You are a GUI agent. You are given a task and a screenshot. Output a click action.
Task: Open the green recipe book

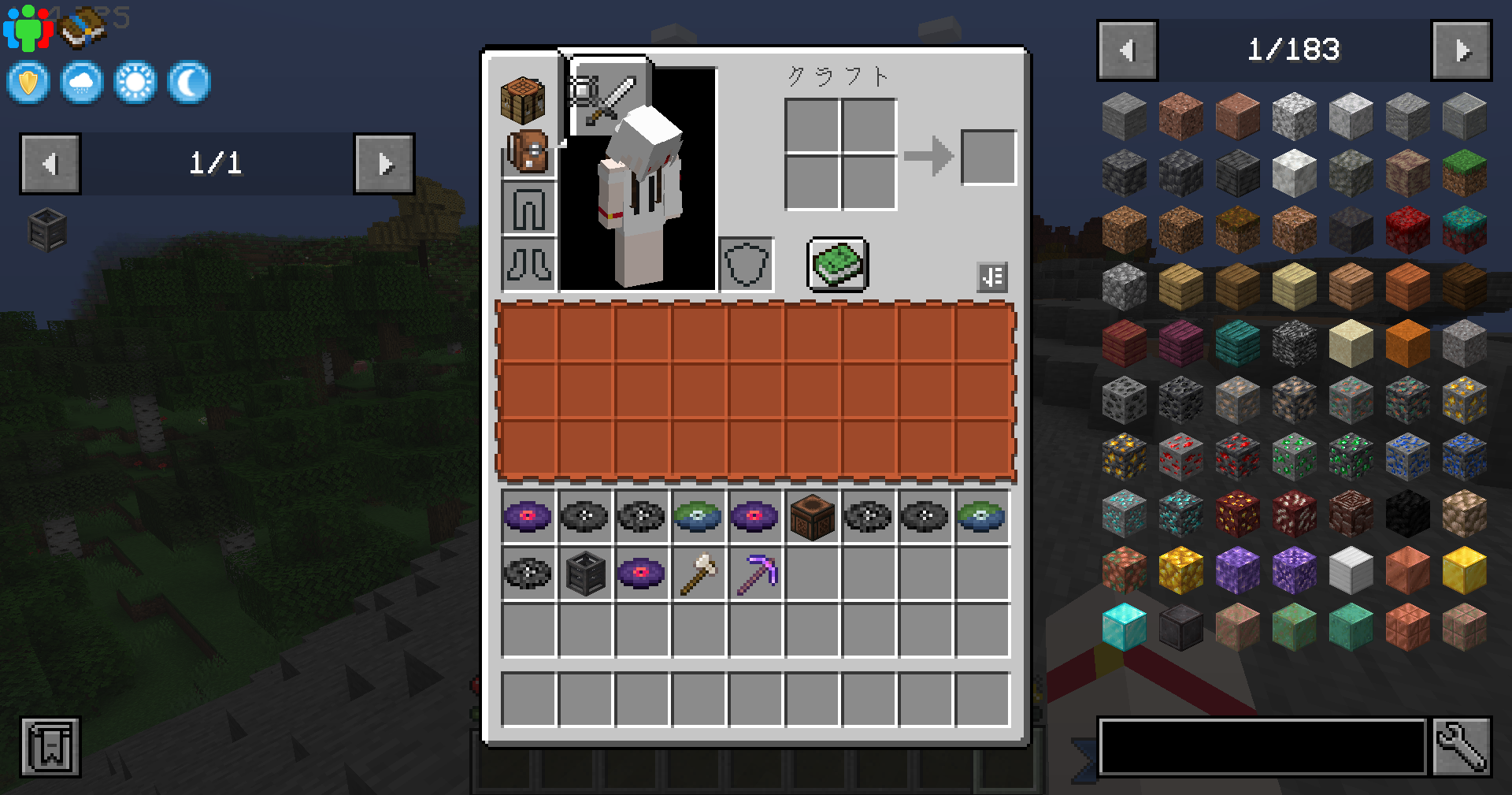pos(837,264)
